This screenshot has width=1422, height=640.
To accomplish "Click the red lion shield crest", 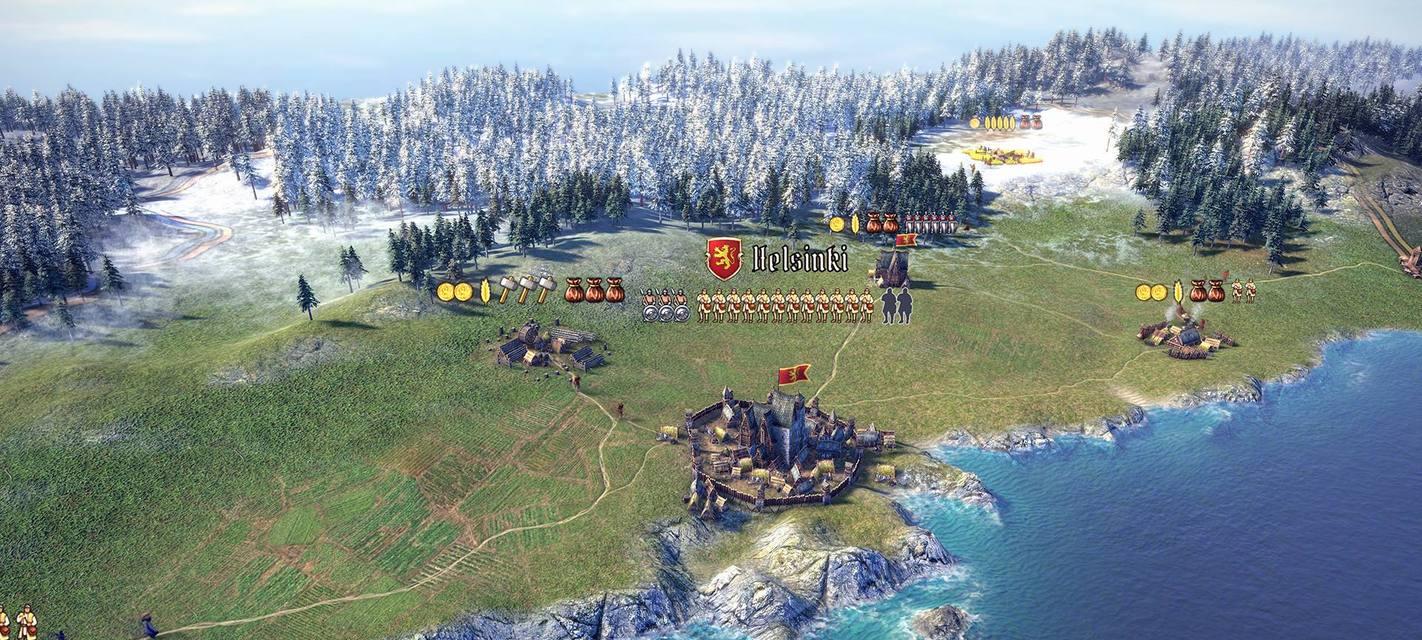I will point(724,258).
